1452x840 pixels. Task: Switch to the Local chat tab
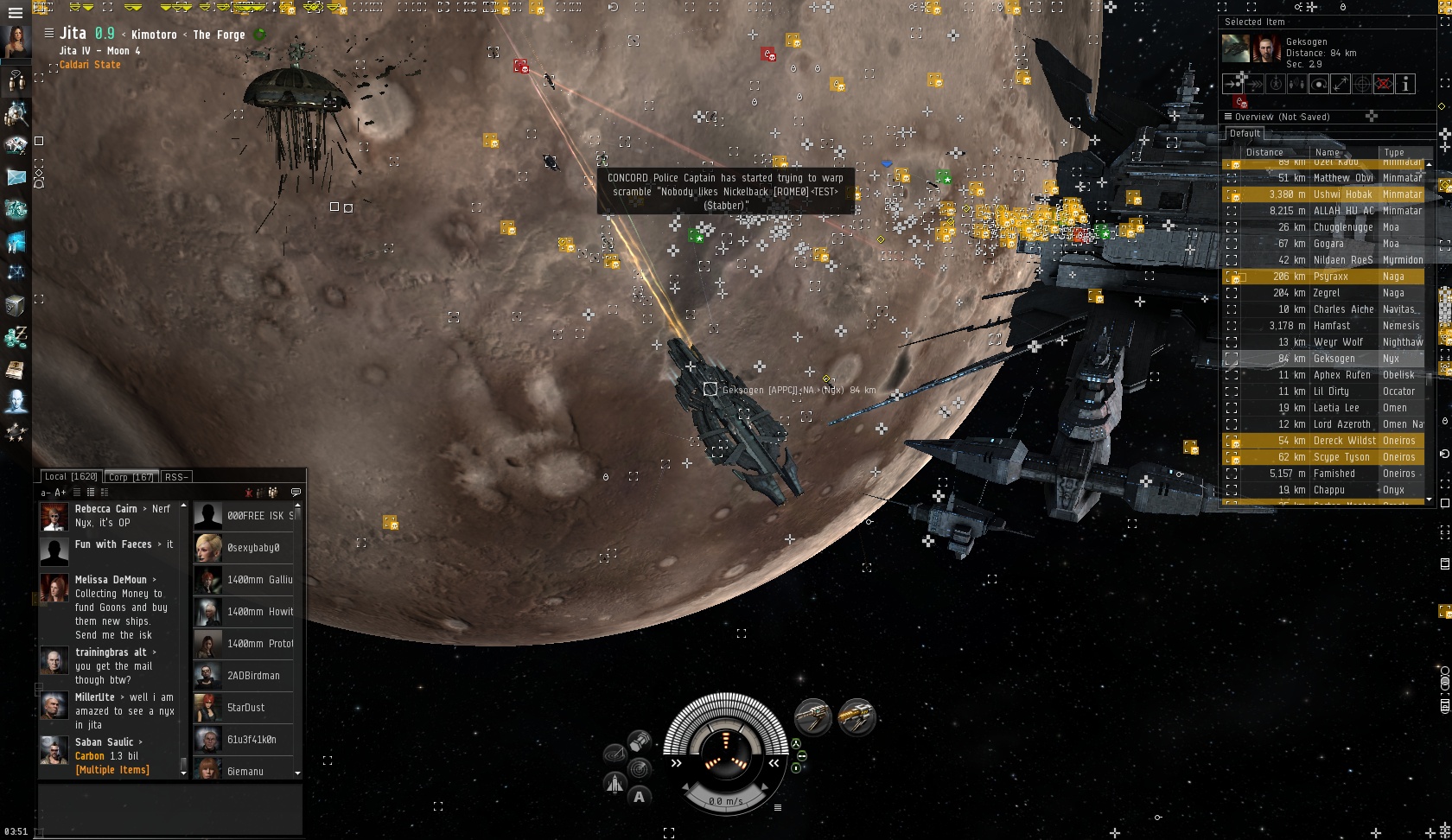coord(71,477)
